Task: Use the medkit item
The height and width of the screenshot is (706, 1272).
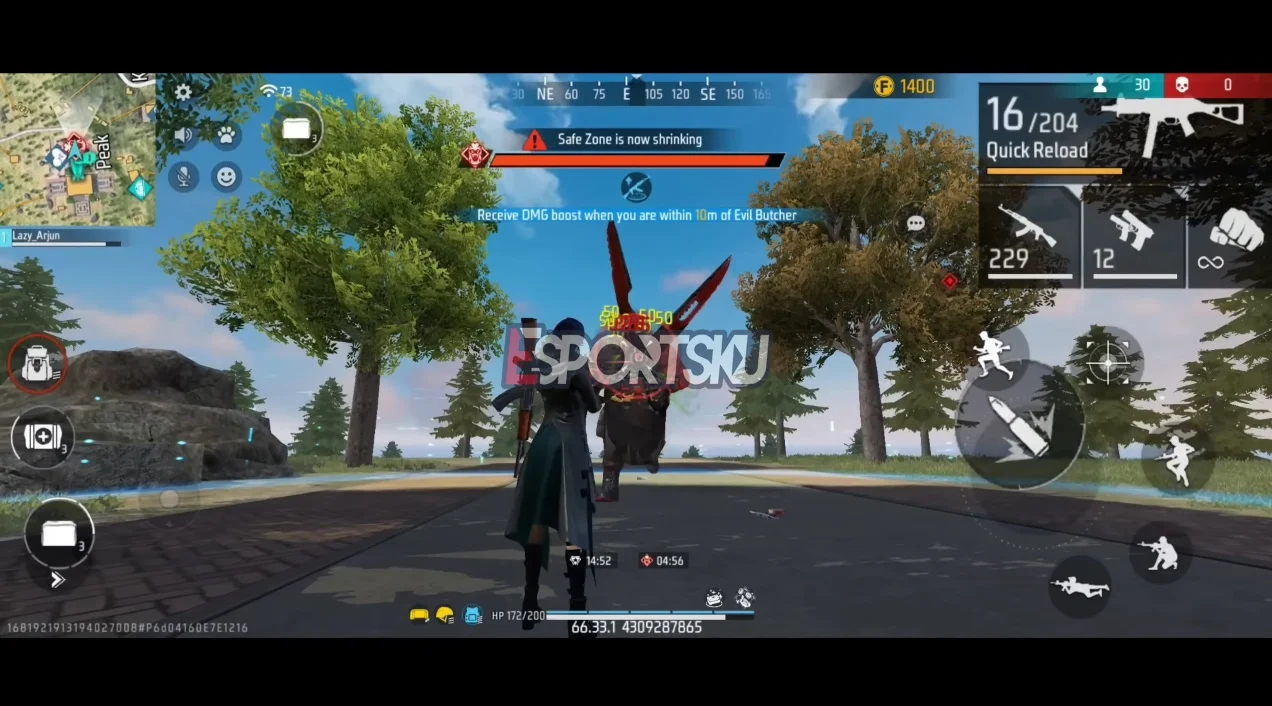Action: [x=42, y=437]
